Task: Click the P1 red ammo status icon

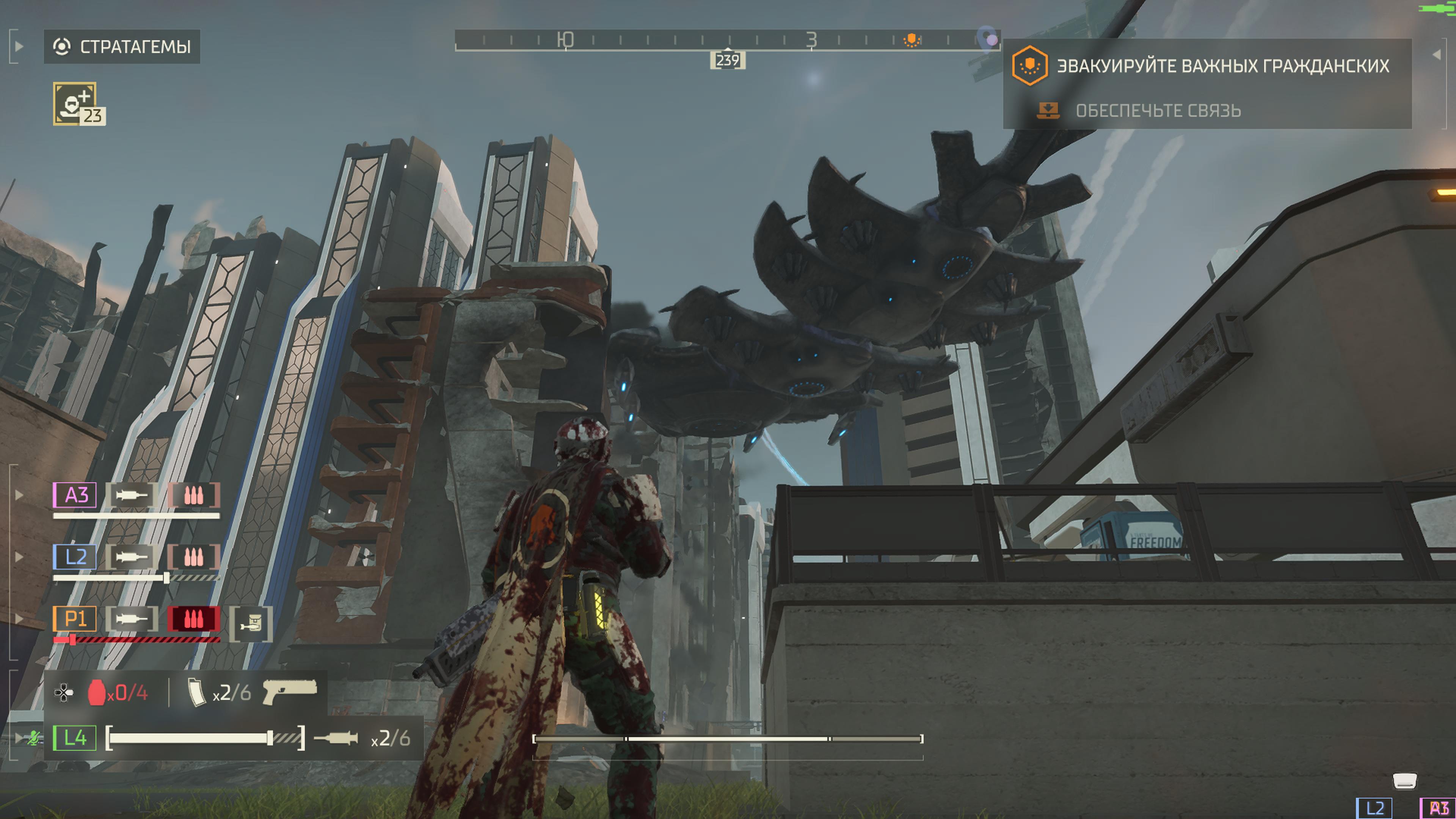Action: (x=193, y=619)
